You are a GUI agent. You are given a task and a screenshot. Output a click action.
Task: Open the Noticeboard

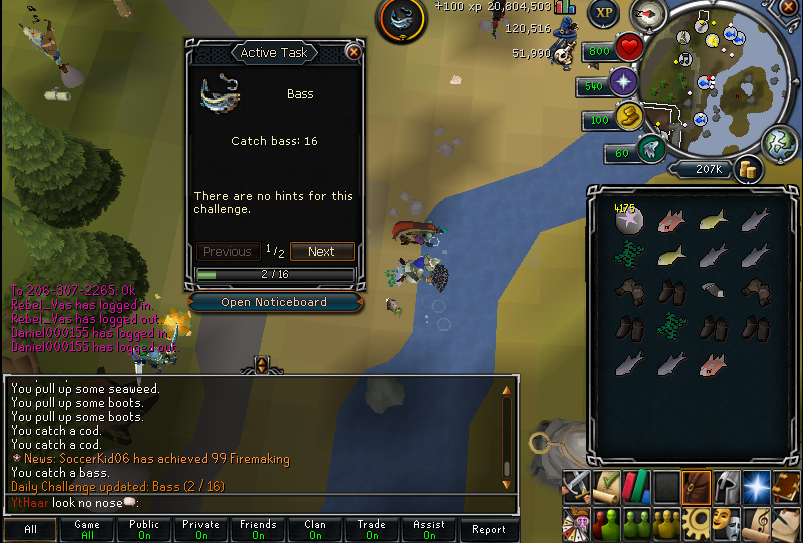coord(273,302)
